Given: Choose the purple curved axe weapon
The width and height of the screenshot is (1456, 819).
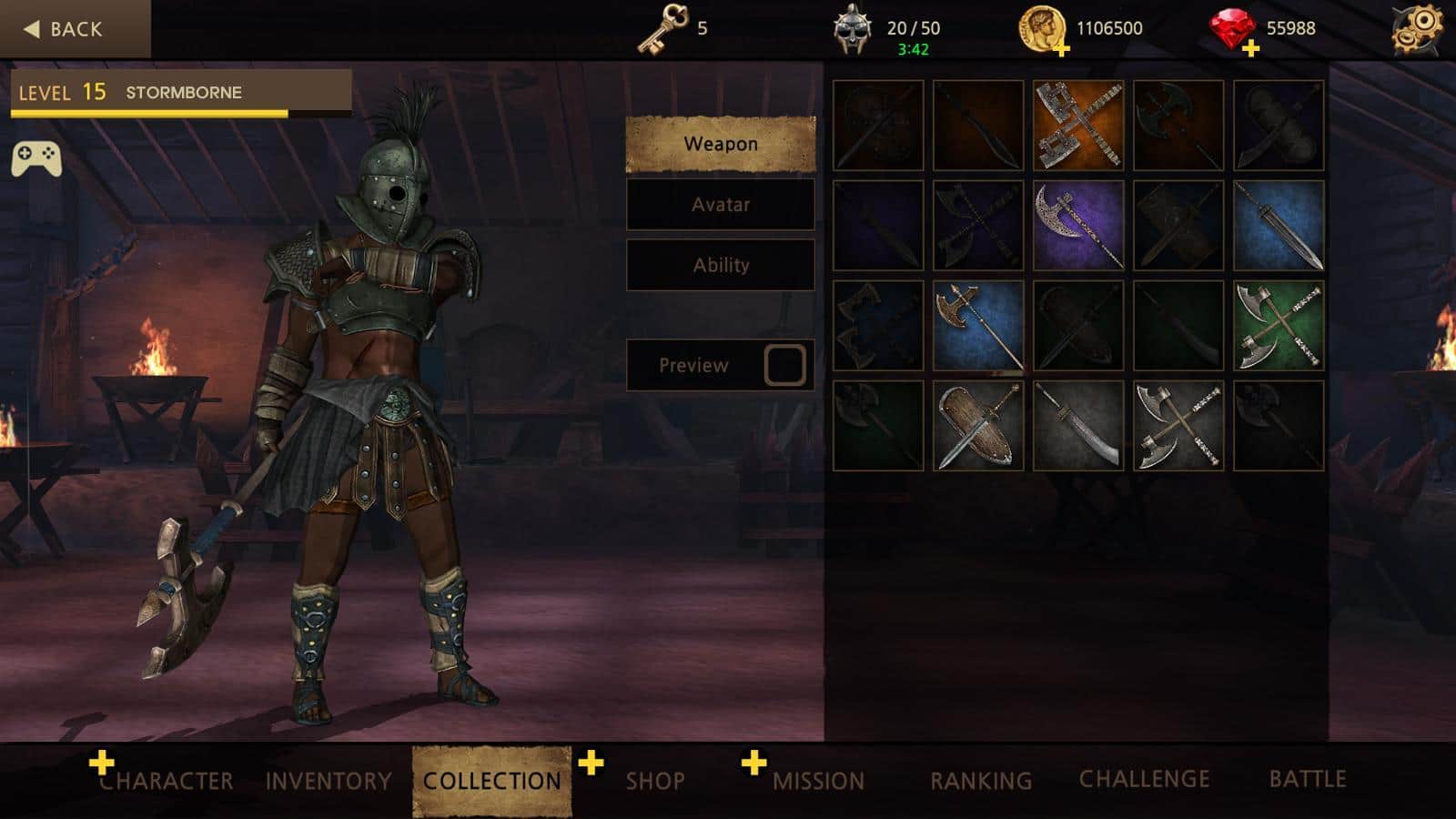Looking at the screenshot, I should click(x=1078, y=226).
